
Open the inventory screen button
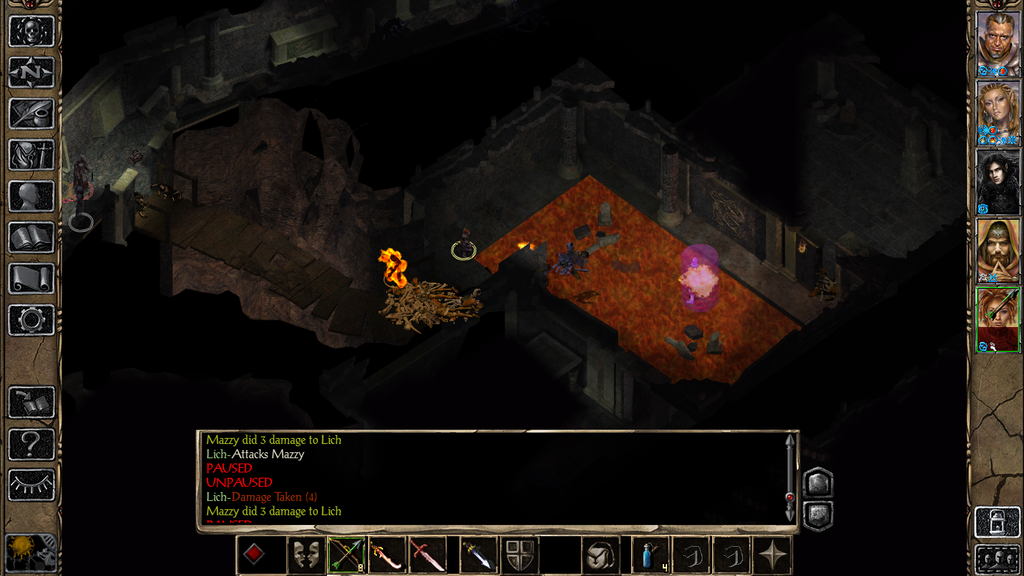(x=31, y=155)
